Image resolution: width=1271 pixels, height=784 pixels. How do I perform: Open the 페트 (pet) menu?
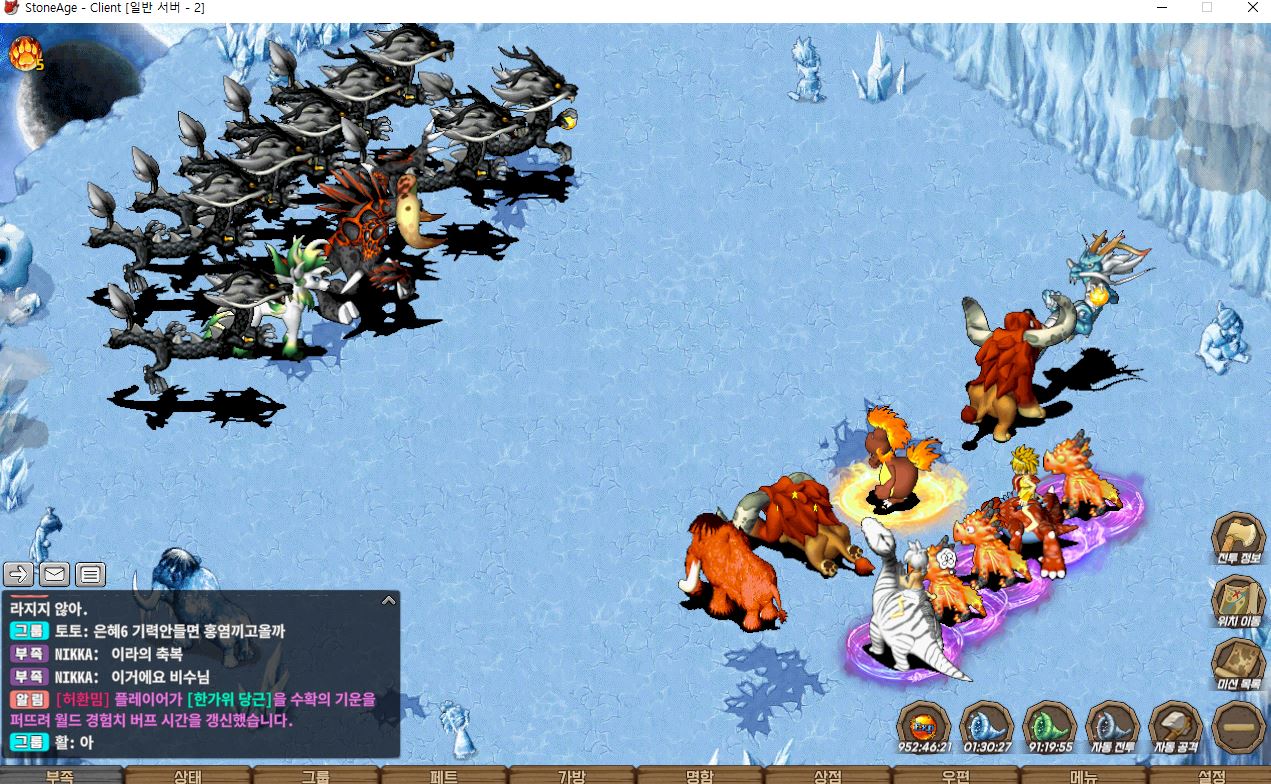[444, 776]
